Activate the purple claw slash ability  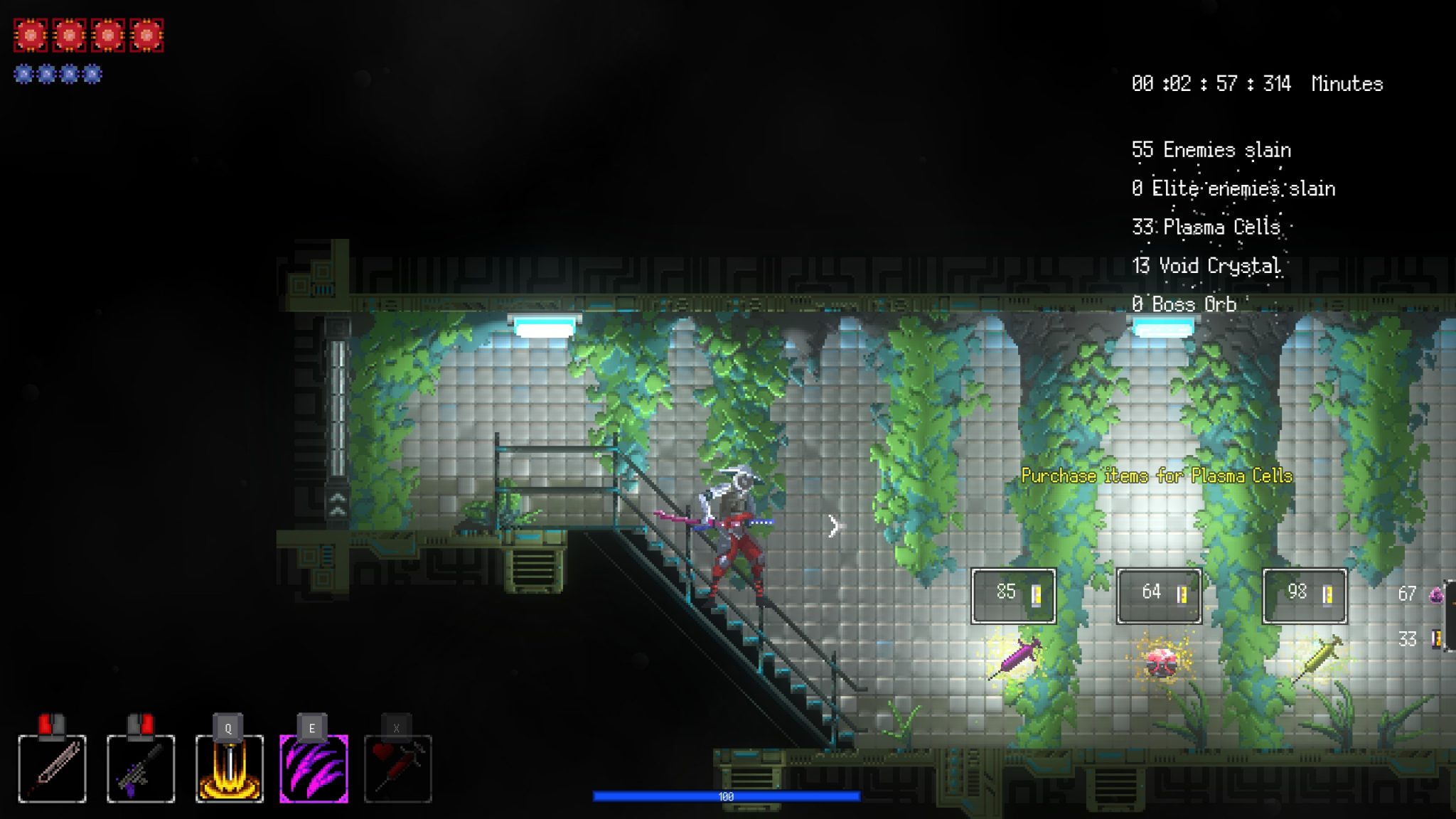(x=314, y=769)
